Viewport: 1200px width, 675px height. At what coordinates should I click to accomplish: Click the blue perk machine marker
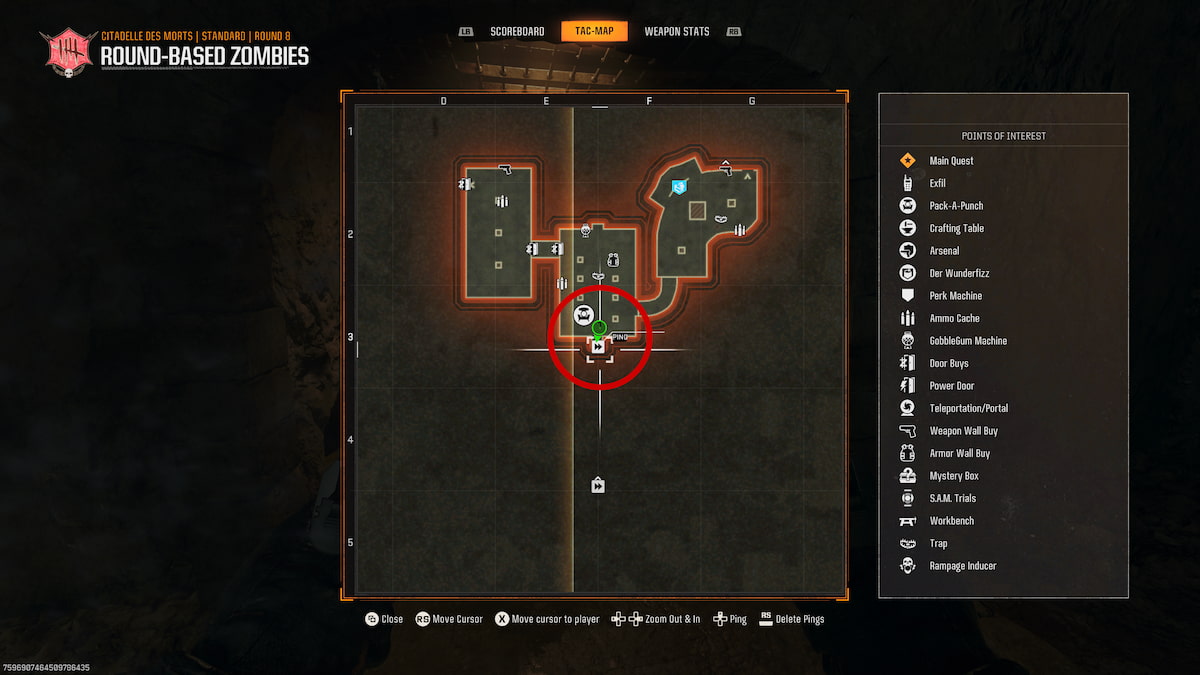pos(680,187)
